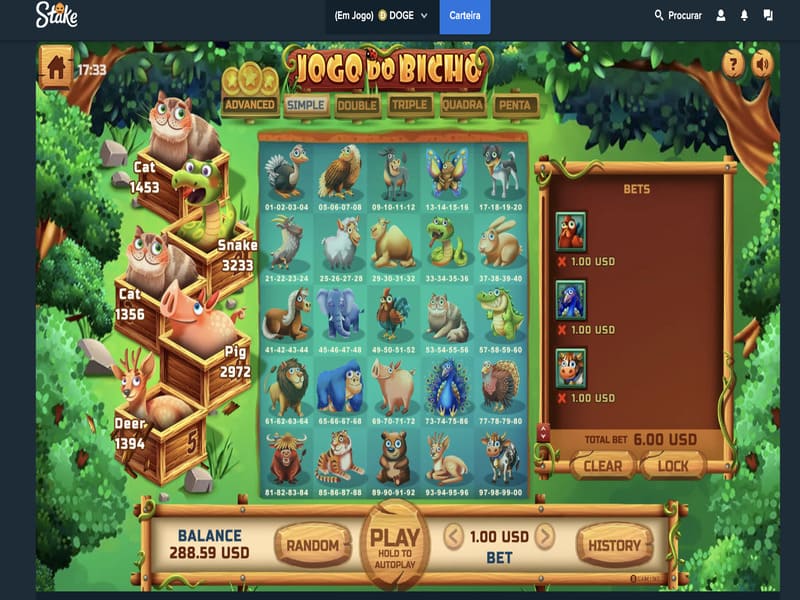
Task: Select the elephant tile 45-46-47-48
Action: pos(339,317)
